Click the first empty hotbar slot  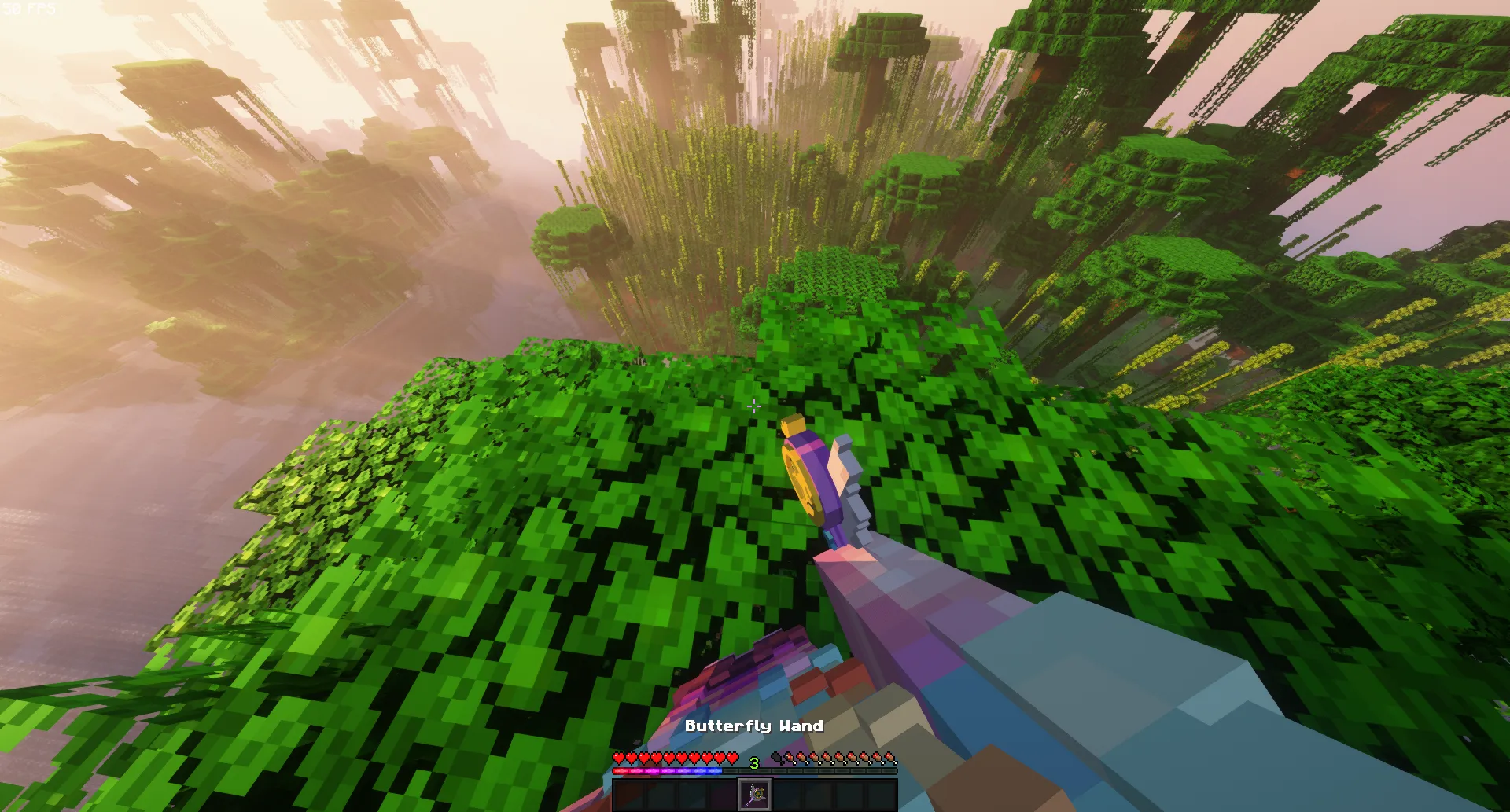(x=629, y=795)
